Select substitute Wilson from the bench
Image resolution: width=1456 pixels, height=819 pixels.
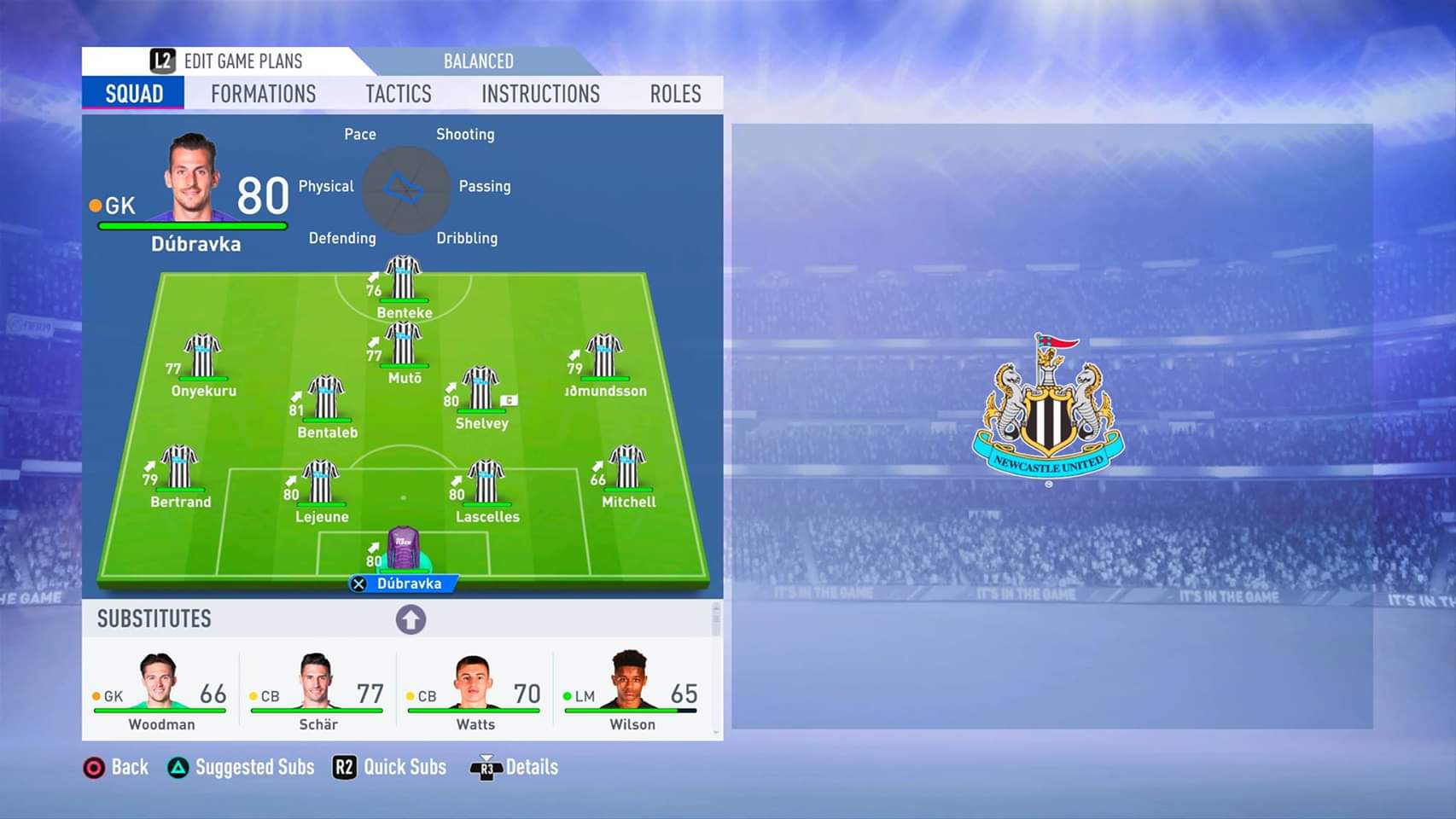click(x=632, y=689)
